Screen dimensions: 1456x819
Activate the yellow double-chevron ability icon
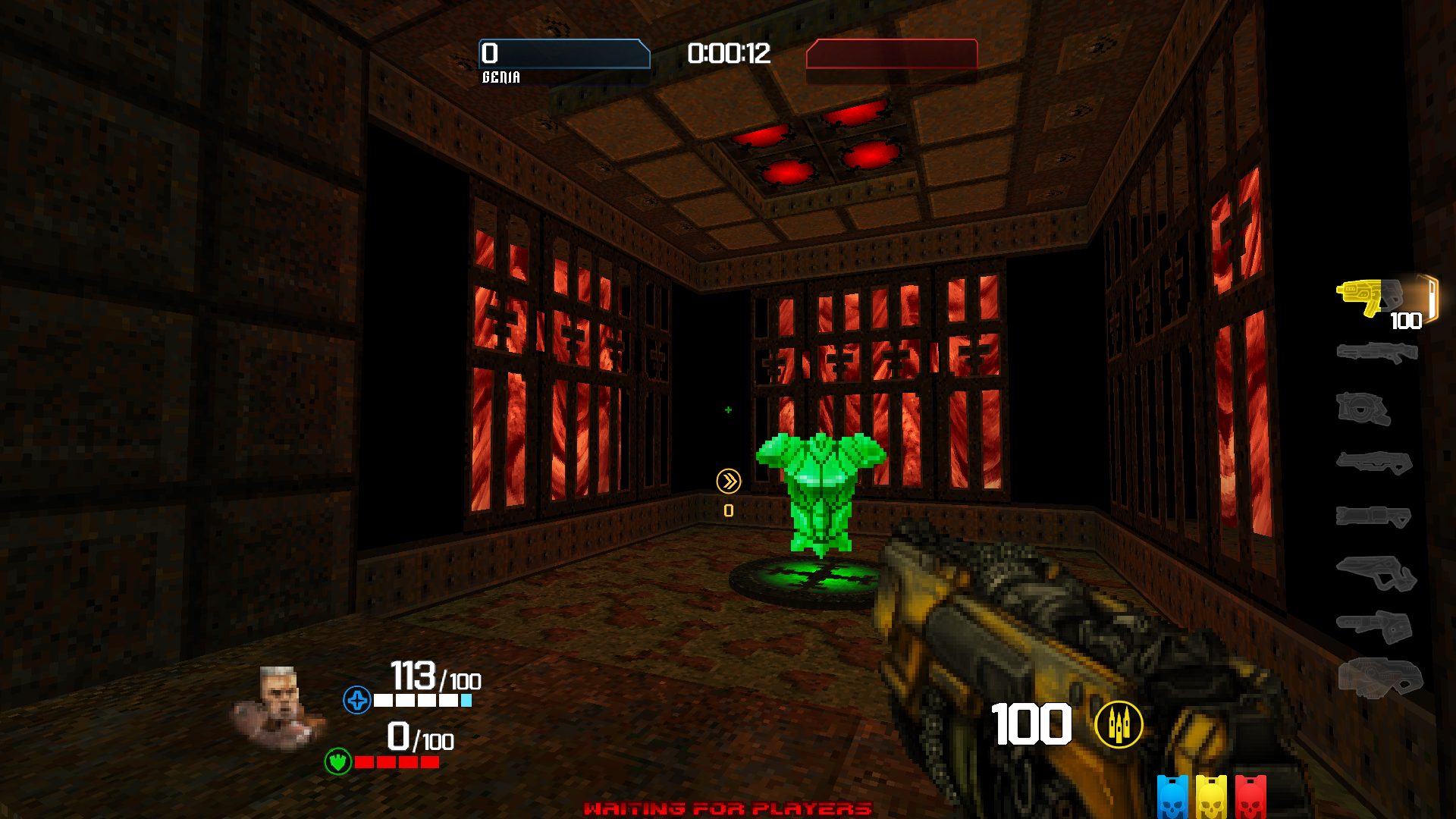point(728,481)
